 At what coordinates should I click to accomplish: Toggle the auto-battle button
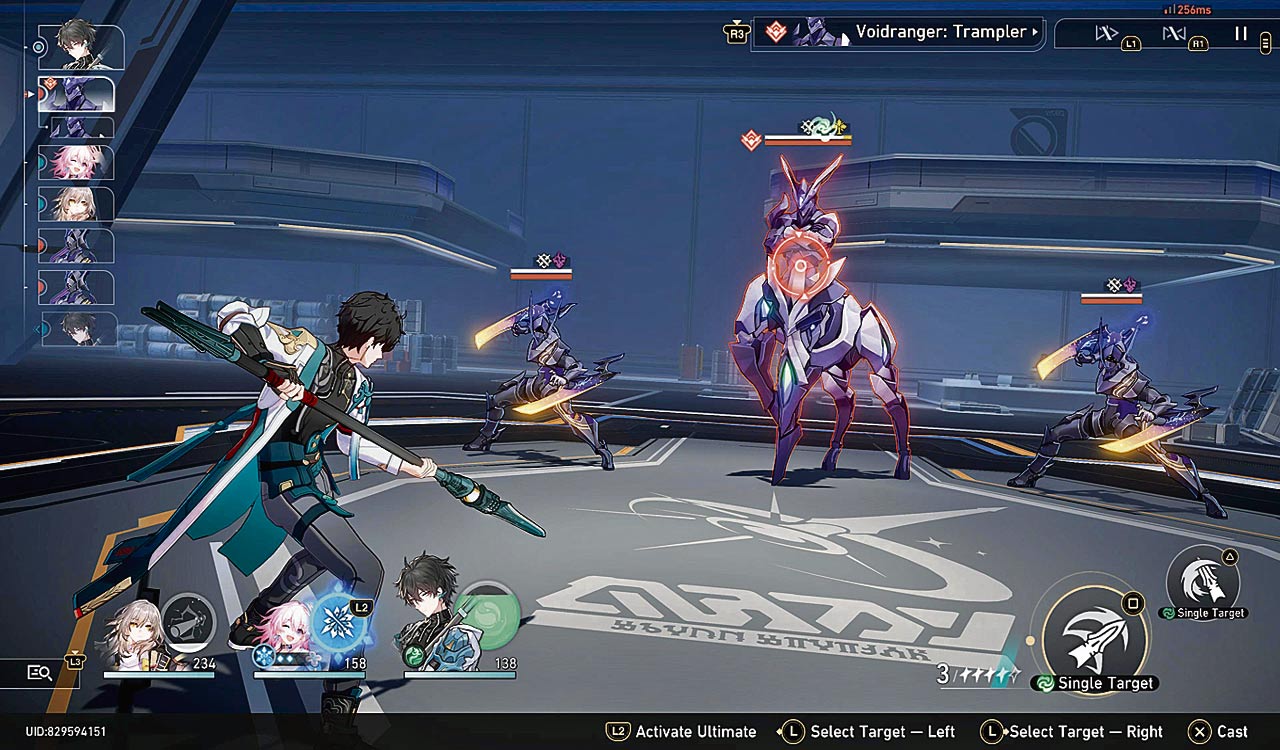pos(1173,34)
